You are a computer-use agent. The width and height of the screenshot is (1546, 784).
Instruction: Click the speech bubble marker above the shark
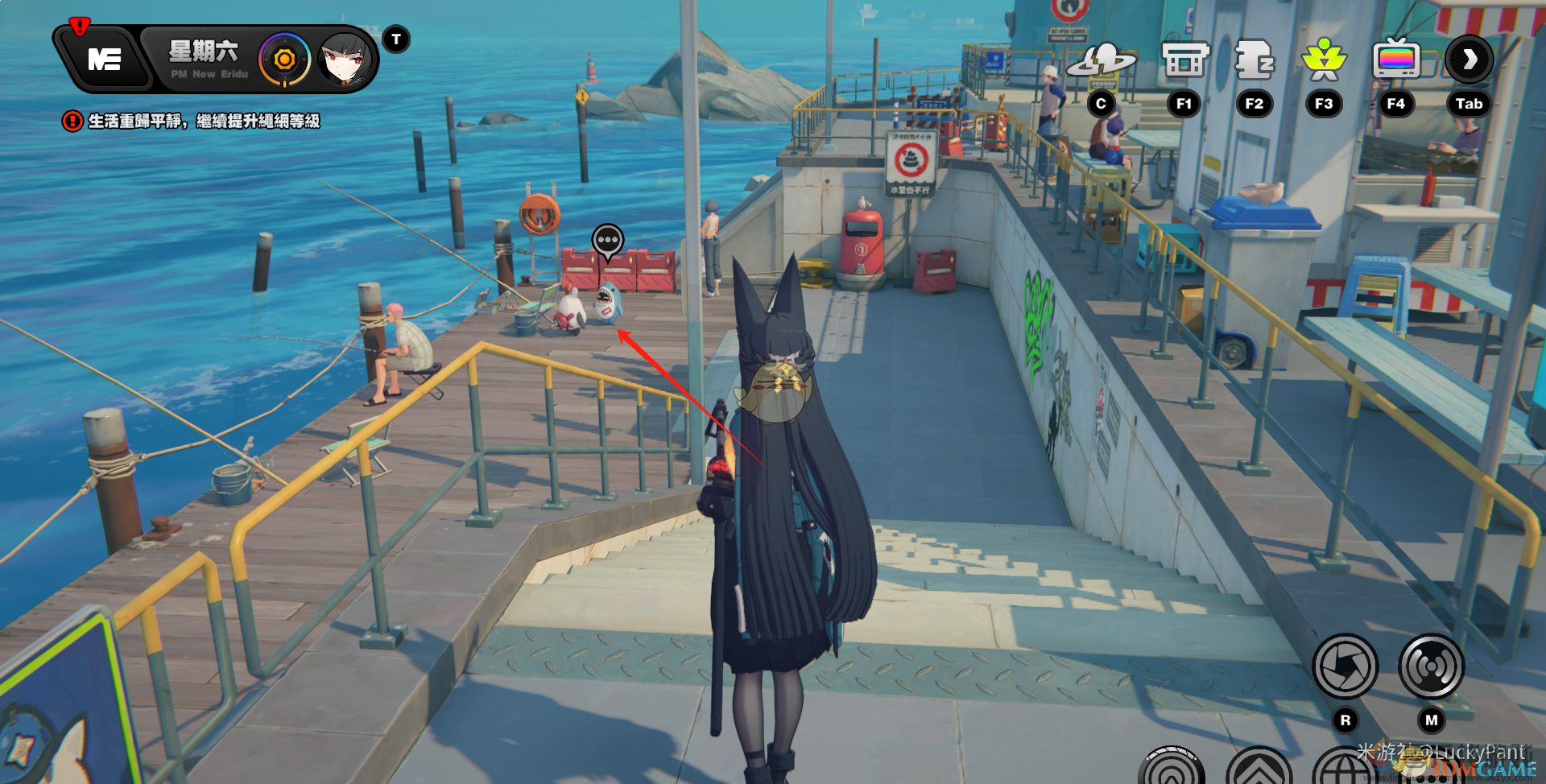607,241
